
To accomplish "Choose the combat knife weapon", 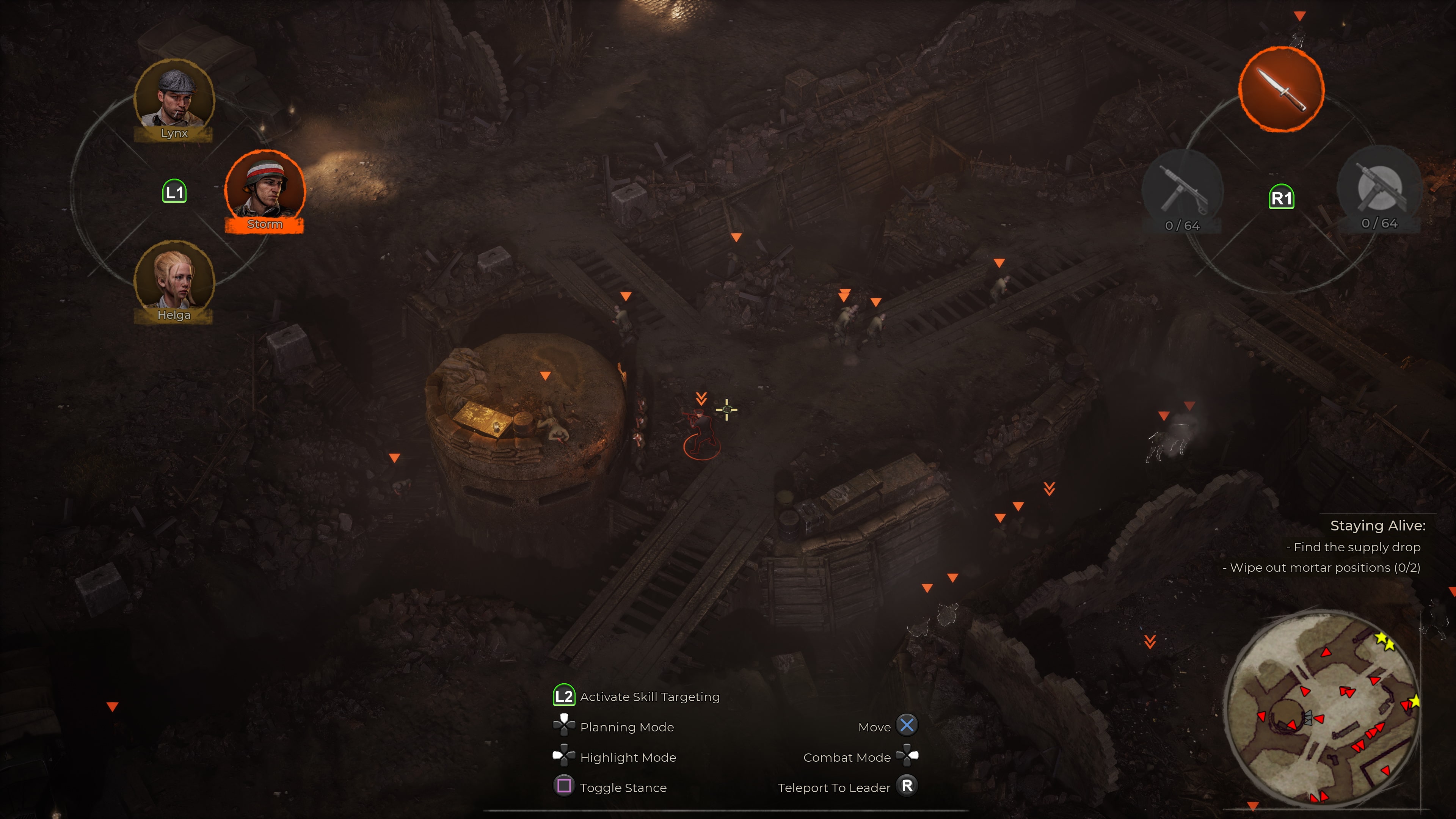I will (1281, 89).
